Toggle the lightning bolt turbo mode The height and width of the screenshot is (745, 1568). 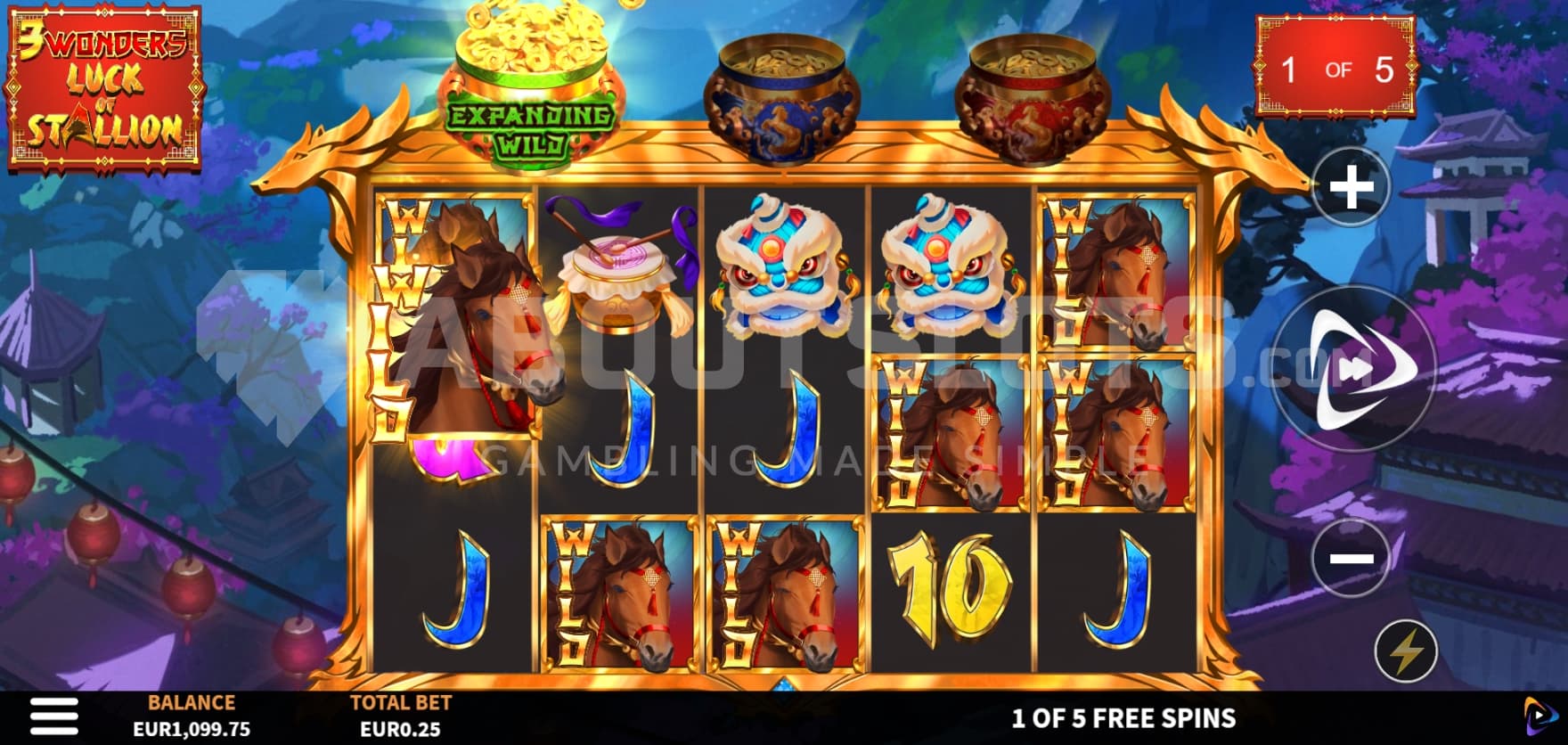point(1406,651)
